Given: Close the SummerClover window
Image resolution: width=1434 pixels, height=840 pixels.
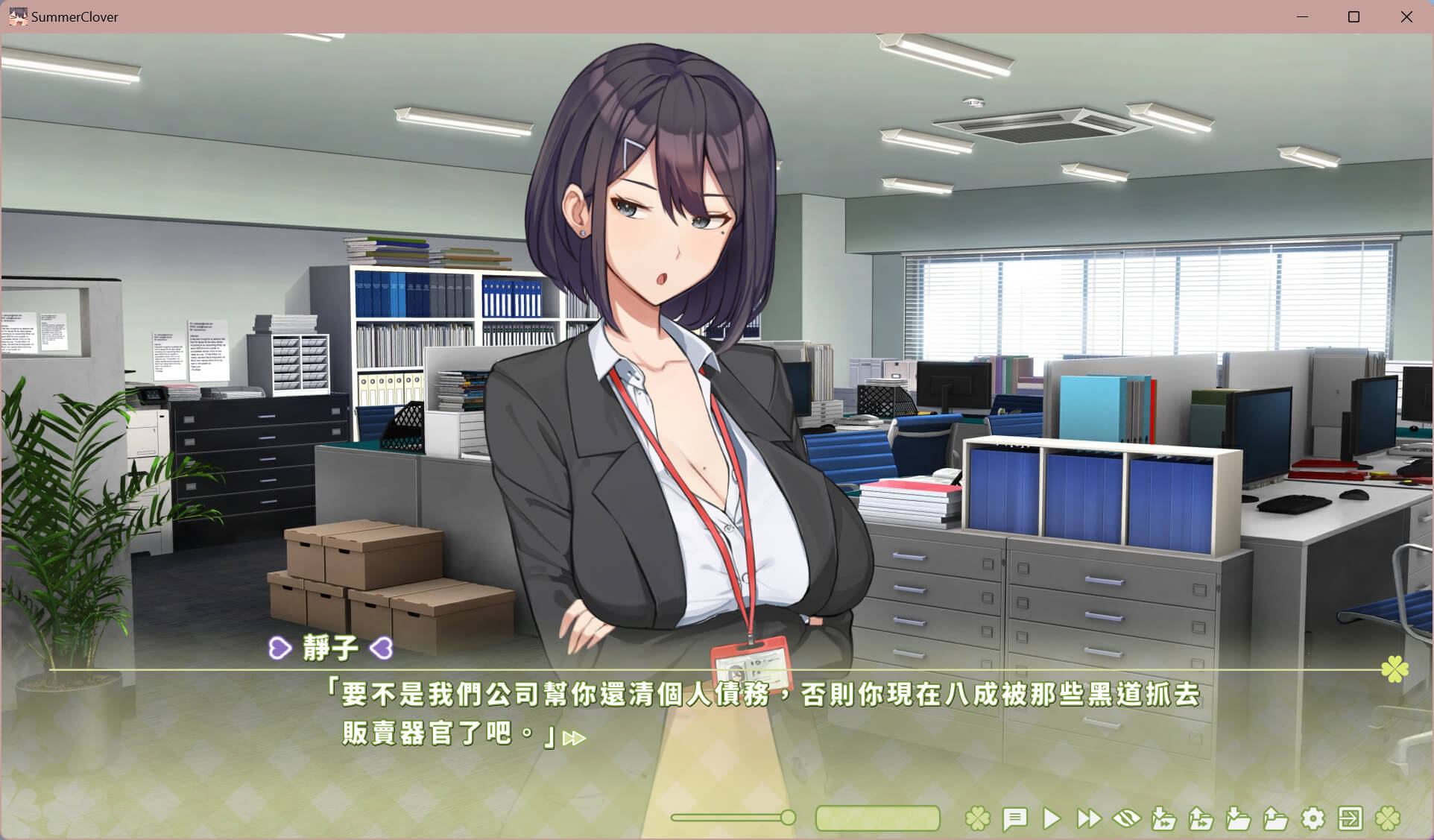Looking at the screenshot, I should [x=1406, y=16].
